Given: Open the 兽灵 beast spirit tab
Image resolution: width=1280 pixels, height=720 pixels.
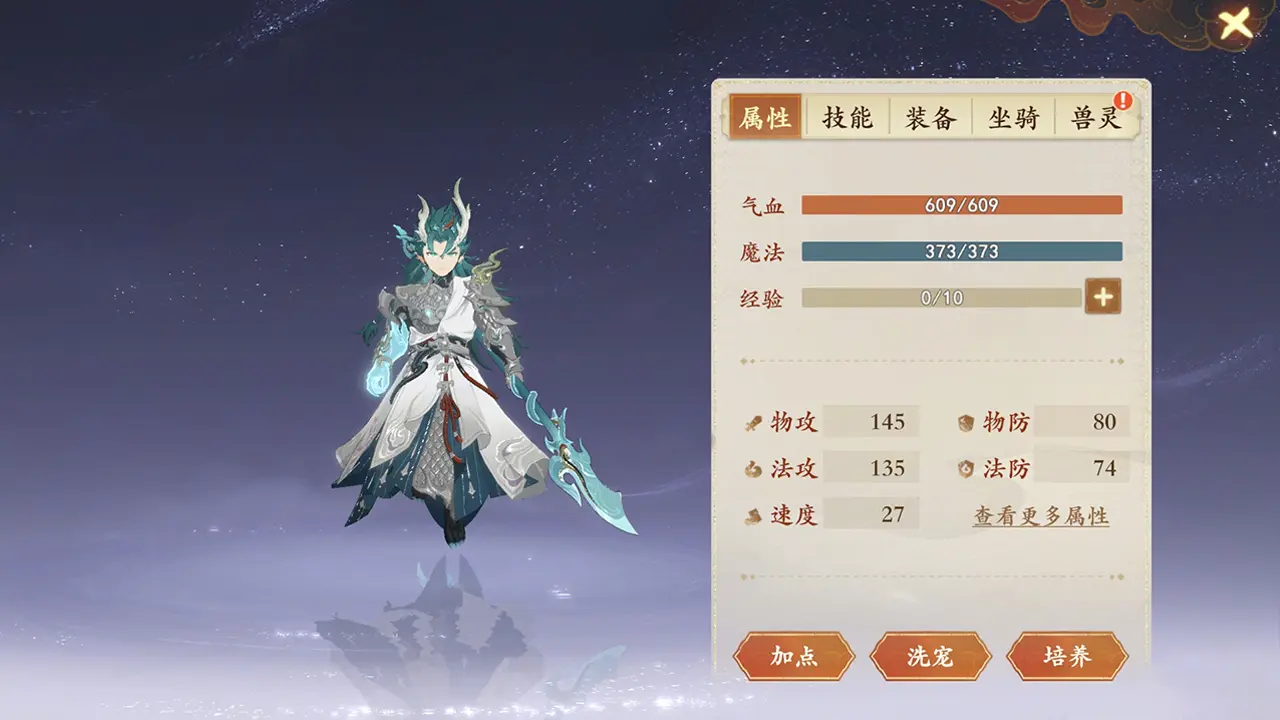Looking at the screenshot, I should coord(1095,117).
